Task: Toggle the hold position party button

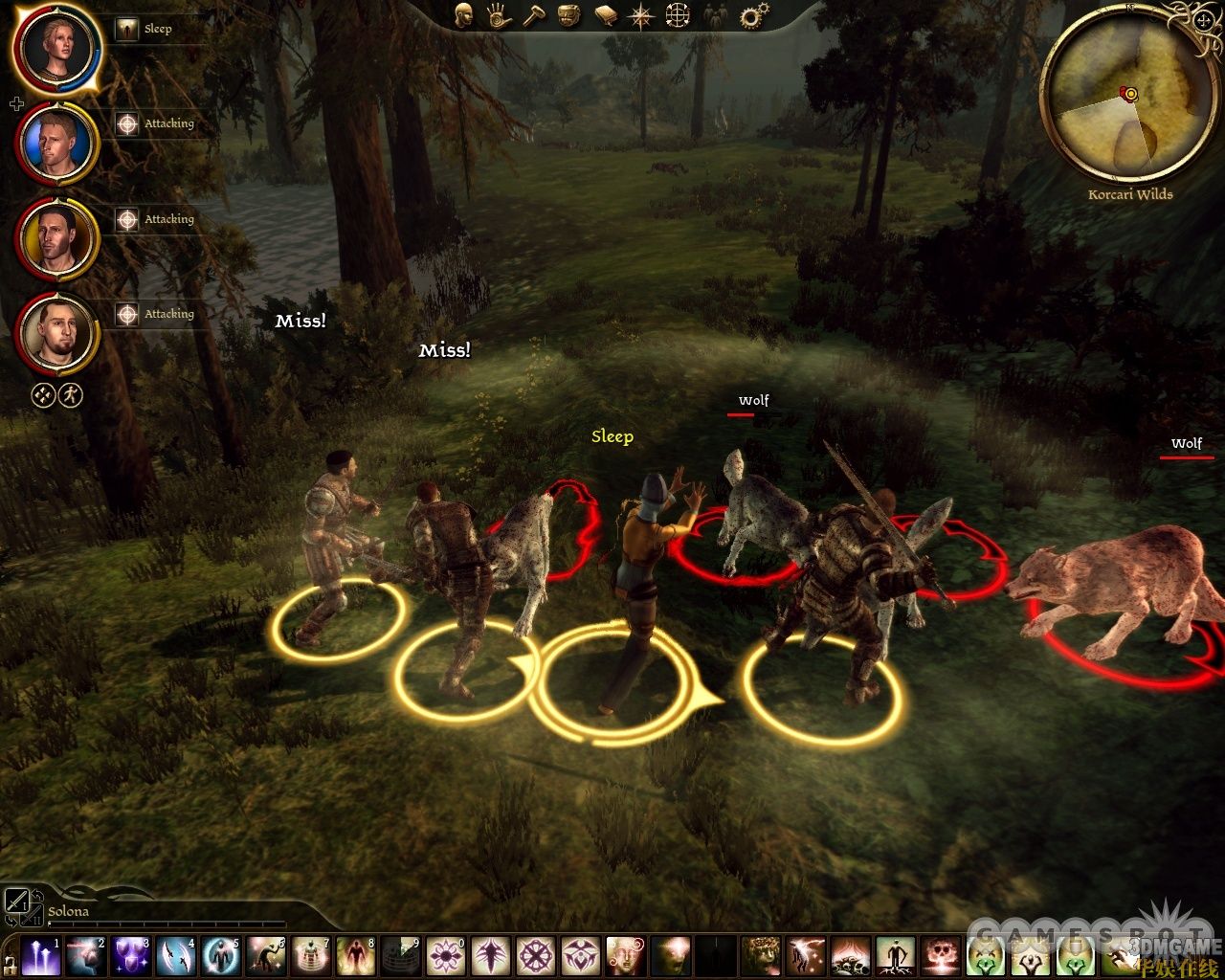Action: click(x=42, y=395)
